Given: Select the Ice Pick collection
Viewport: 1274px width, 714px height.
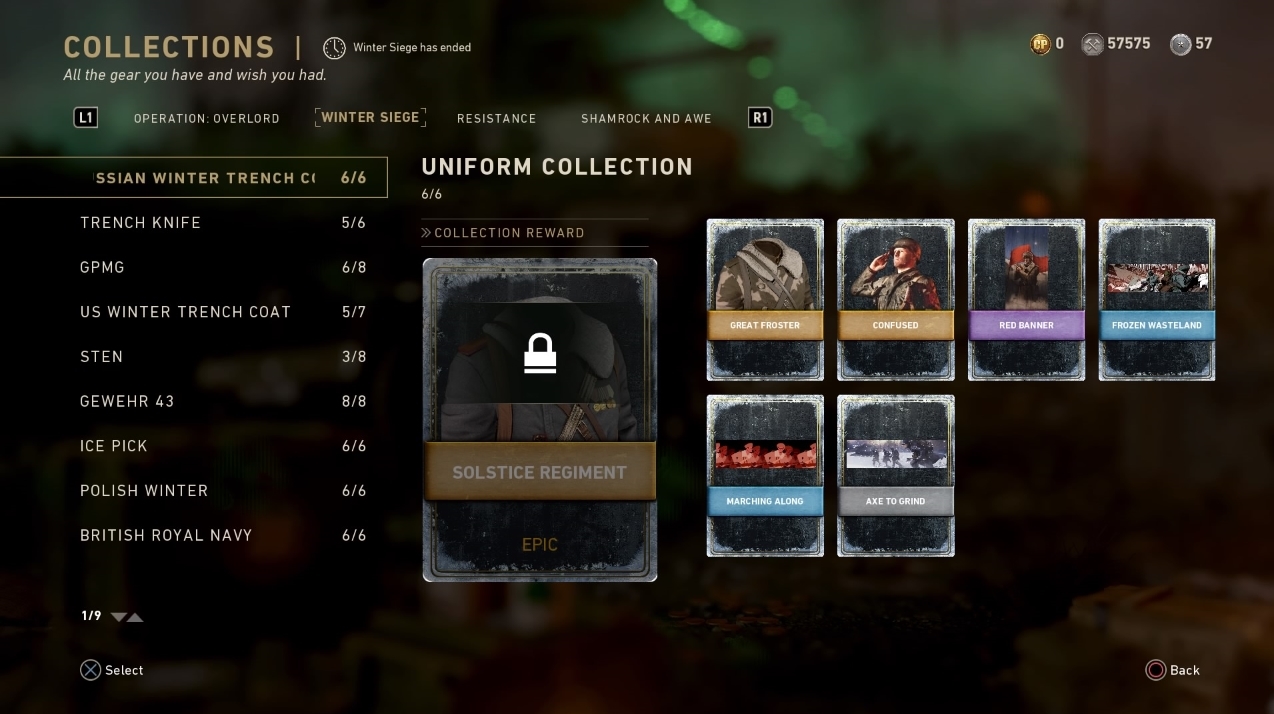Looking at the screenshot, I should pos(222,446).
